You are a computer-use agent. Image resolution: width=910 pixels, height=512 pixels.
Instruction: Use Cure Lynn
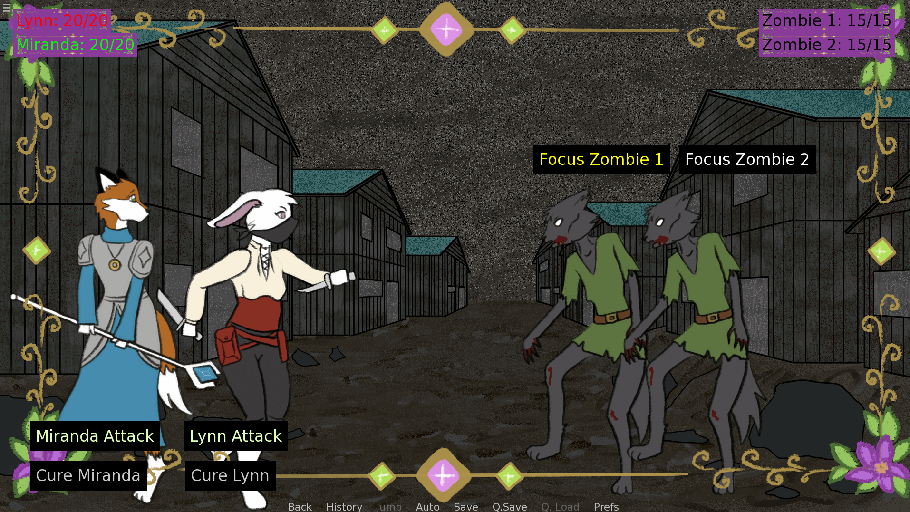230,475
